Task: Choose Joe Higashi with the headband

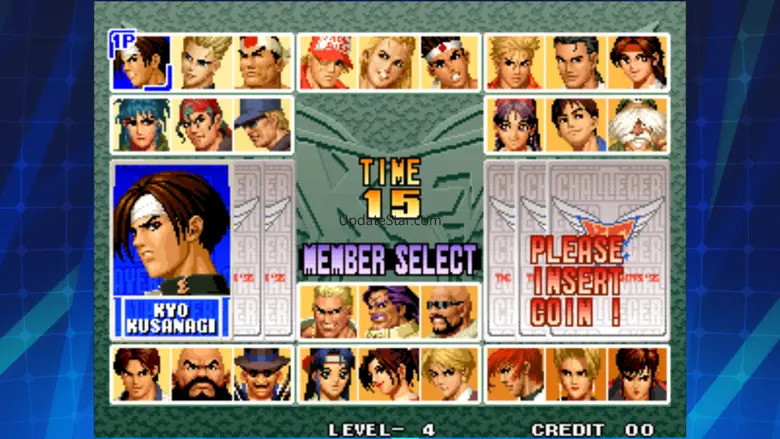Action: click(x=448, y=62)
